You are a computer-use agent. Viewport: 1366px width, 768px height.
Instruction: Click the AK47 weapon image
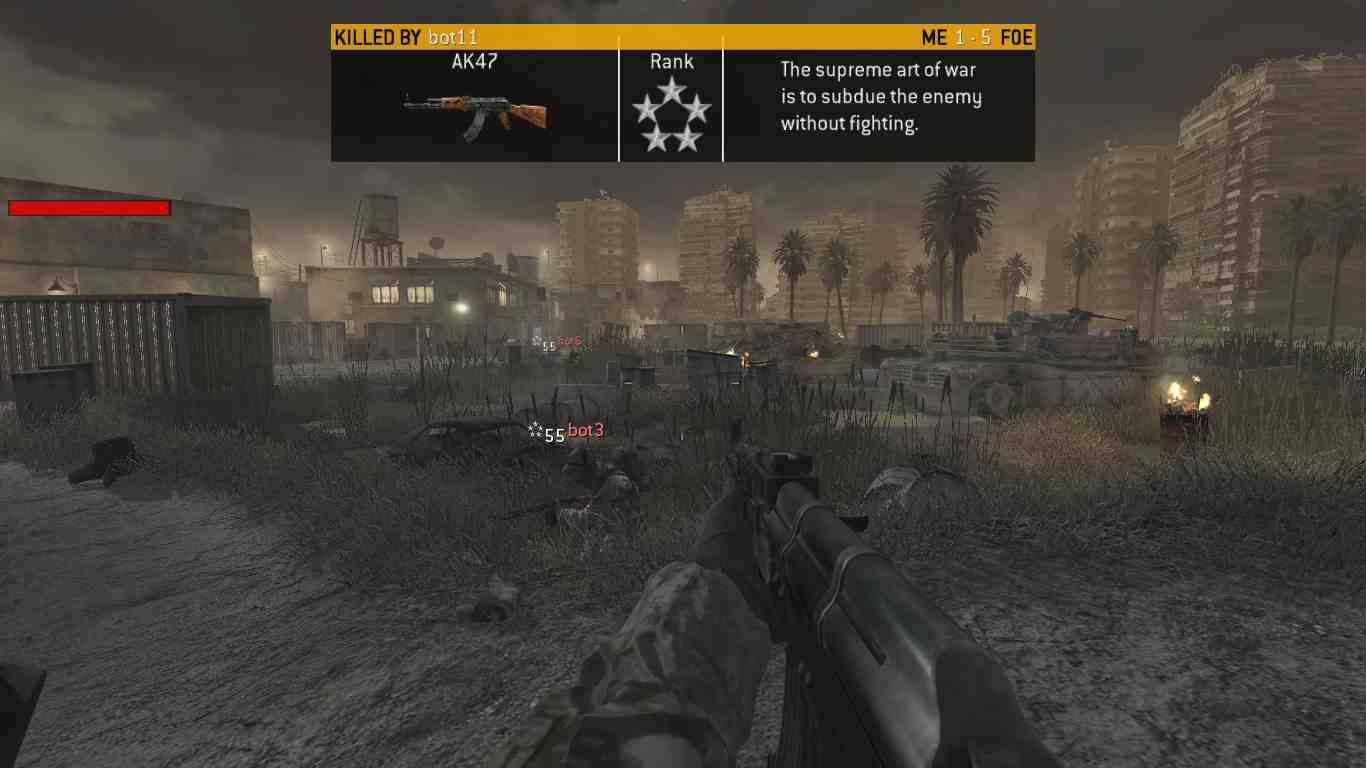pos(475,113)
